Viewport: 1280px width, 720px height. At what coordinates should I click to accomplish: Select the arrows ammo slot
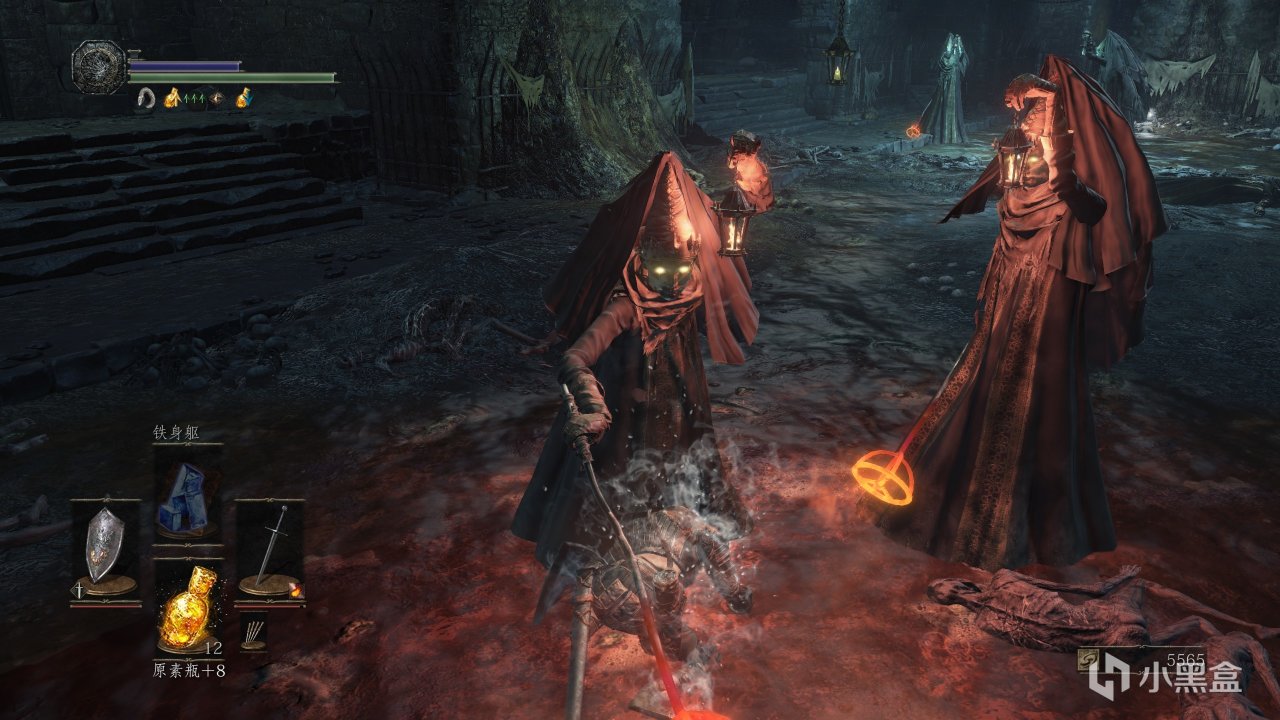click(x=253, y=633)
